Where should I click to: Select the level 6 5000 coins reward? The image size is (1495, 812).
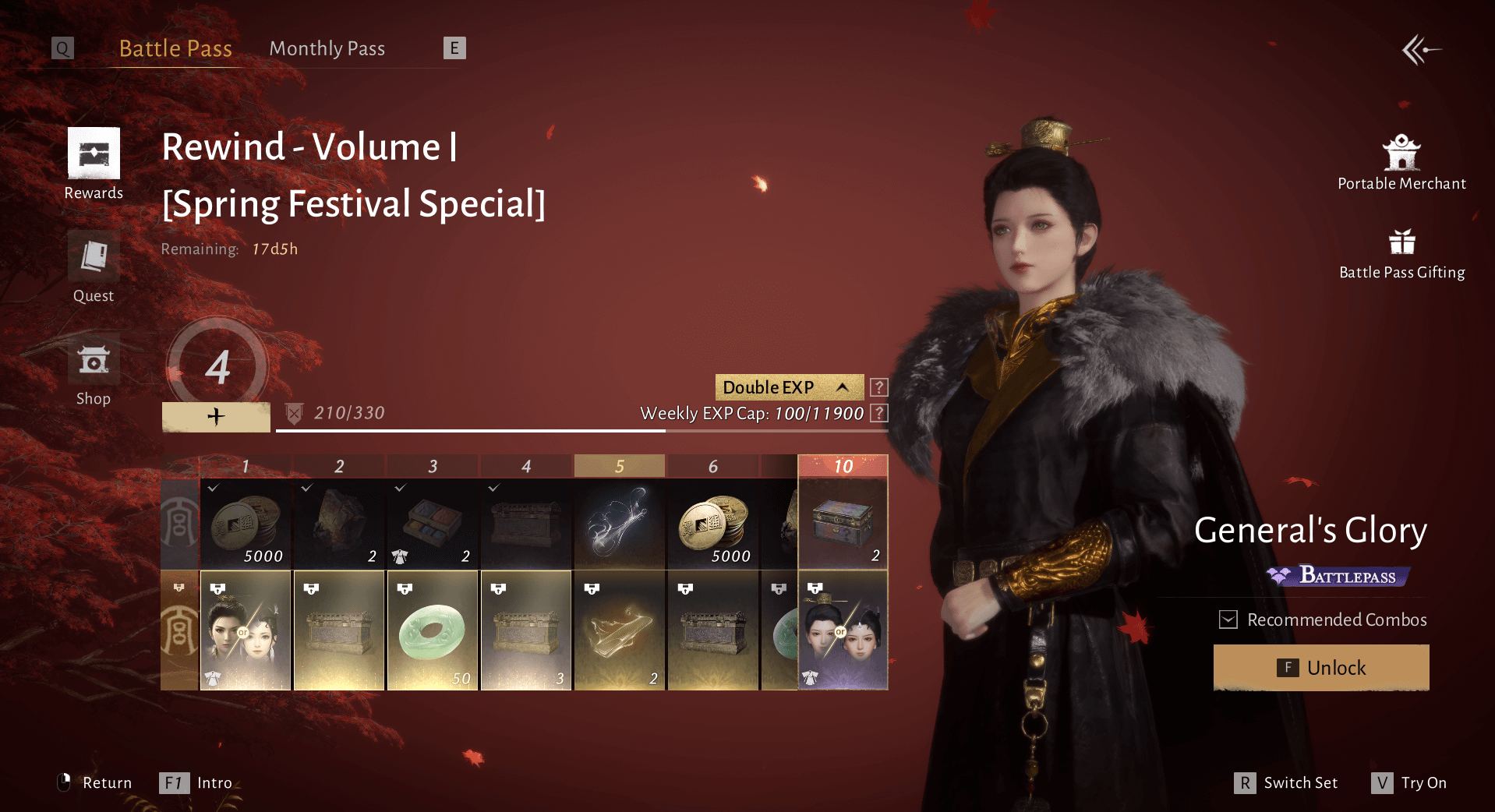tap(713, 524)
